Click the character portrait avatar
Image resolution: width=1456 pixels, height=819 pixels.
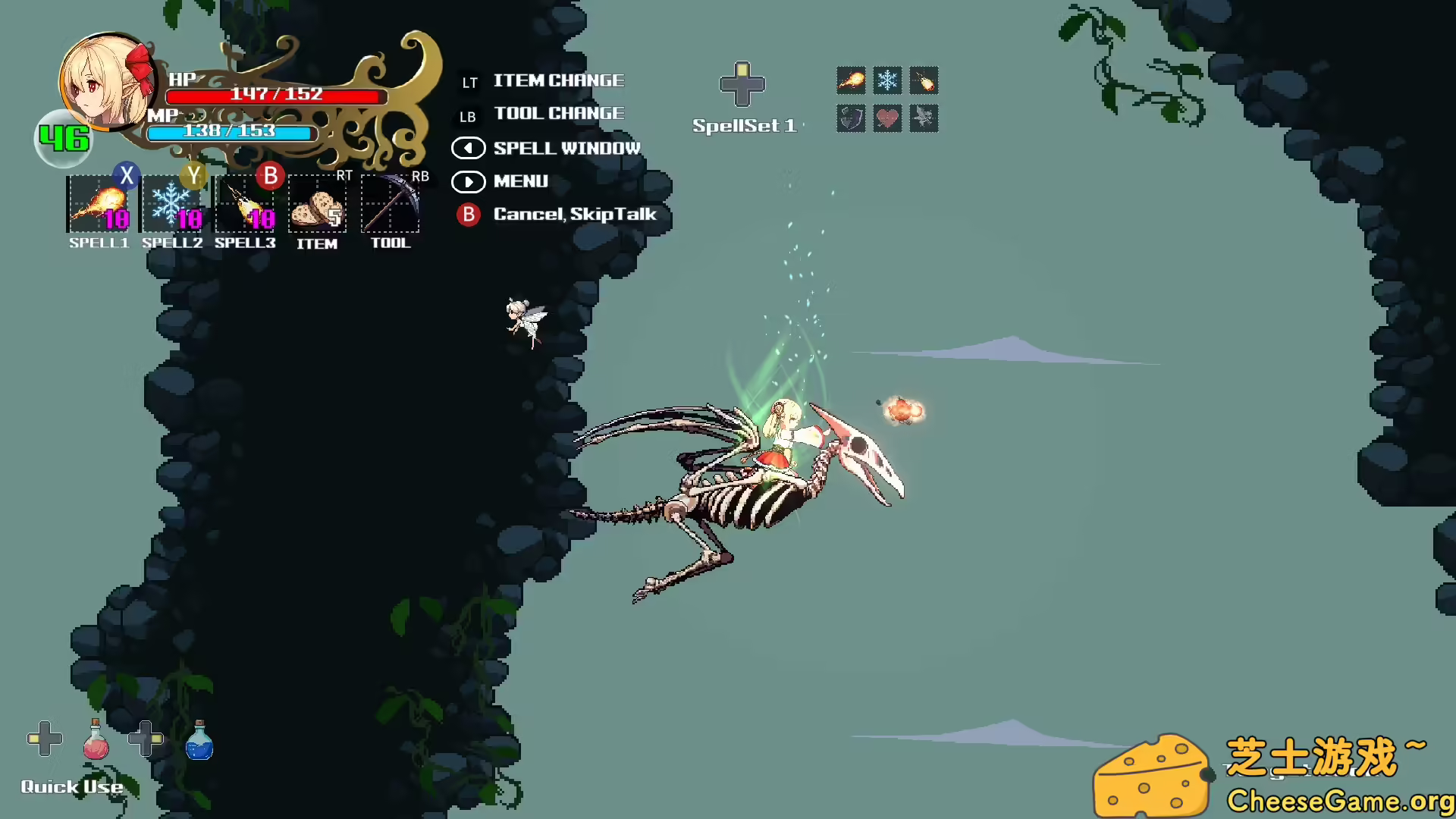click(107, 82)
